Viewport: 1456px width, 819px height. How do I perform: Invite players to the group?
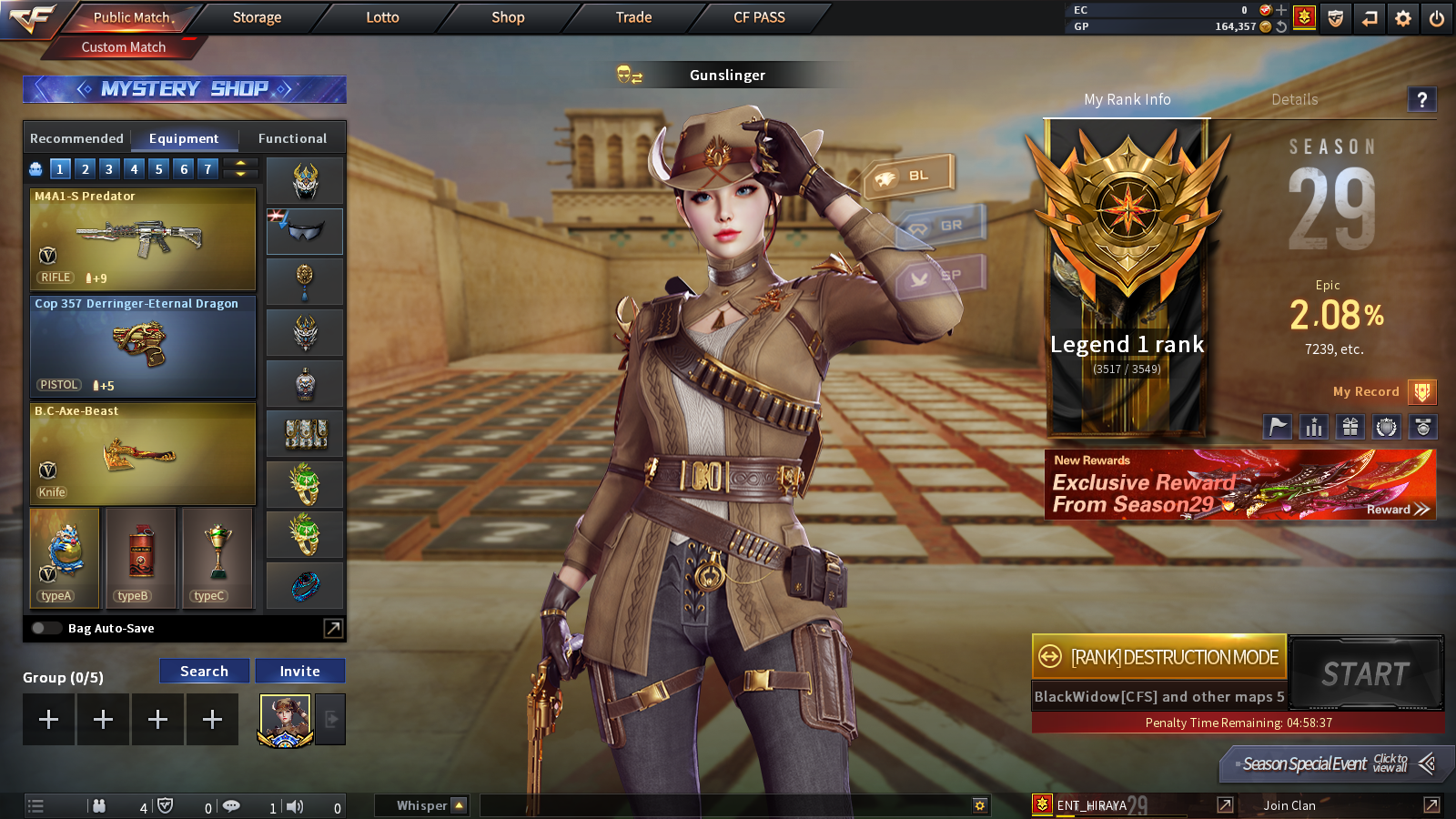pyautogui.click(x=299, y=672)
